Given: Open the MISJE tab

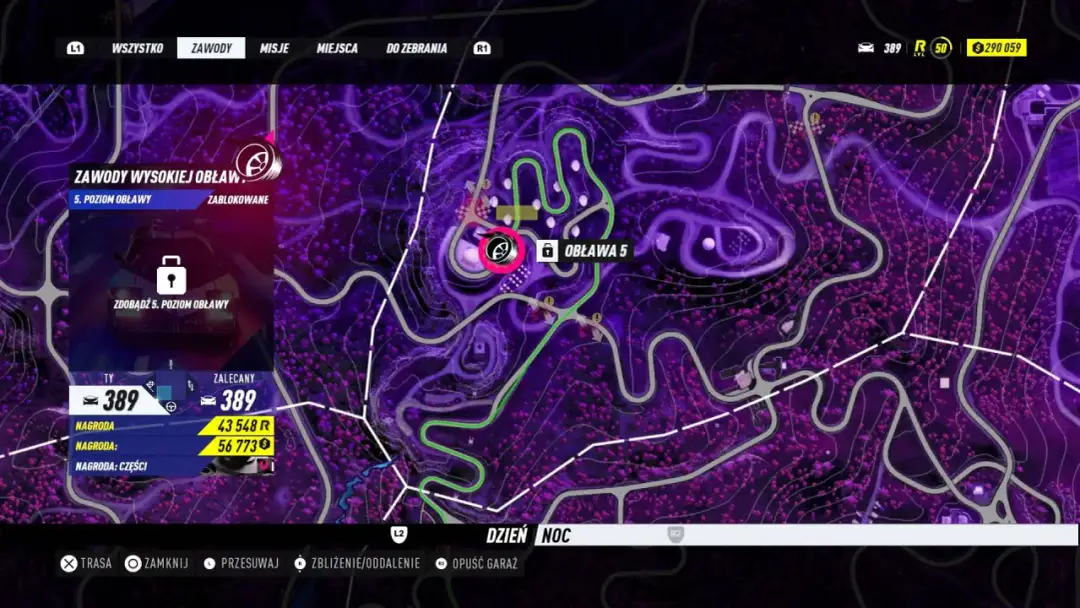Looking at the screenshot, I should 274,48.
